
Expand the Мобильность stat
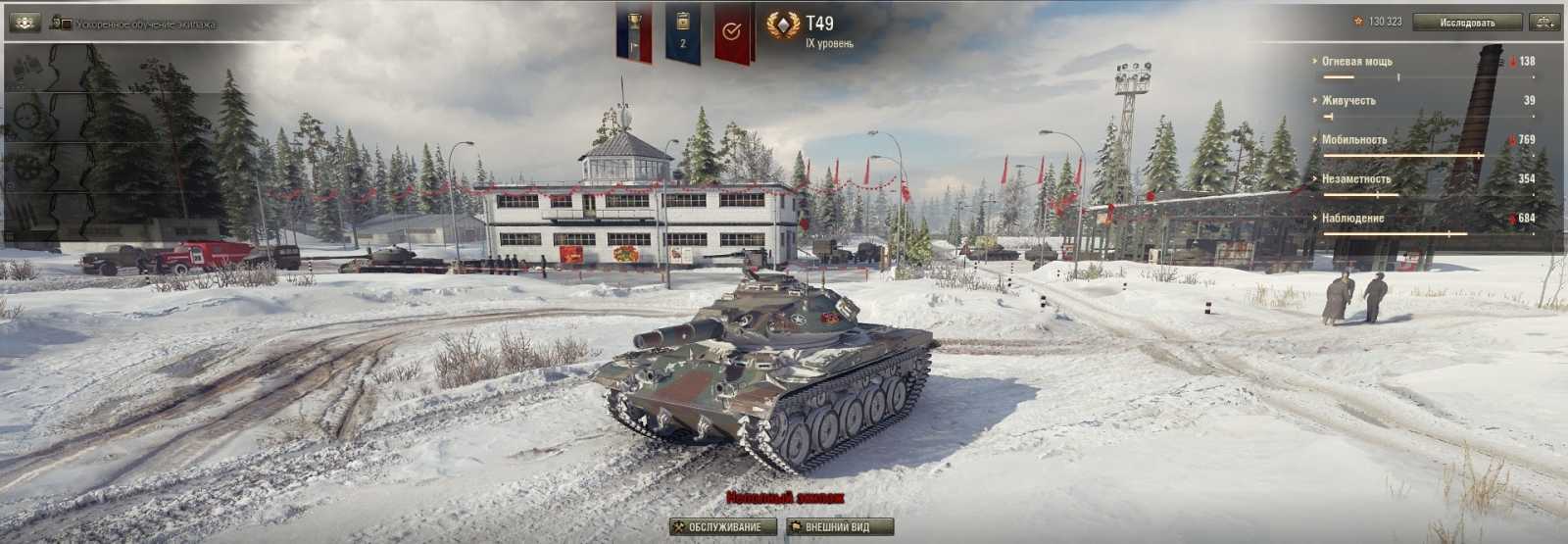pyautogui.click(x=1353, y=140)
